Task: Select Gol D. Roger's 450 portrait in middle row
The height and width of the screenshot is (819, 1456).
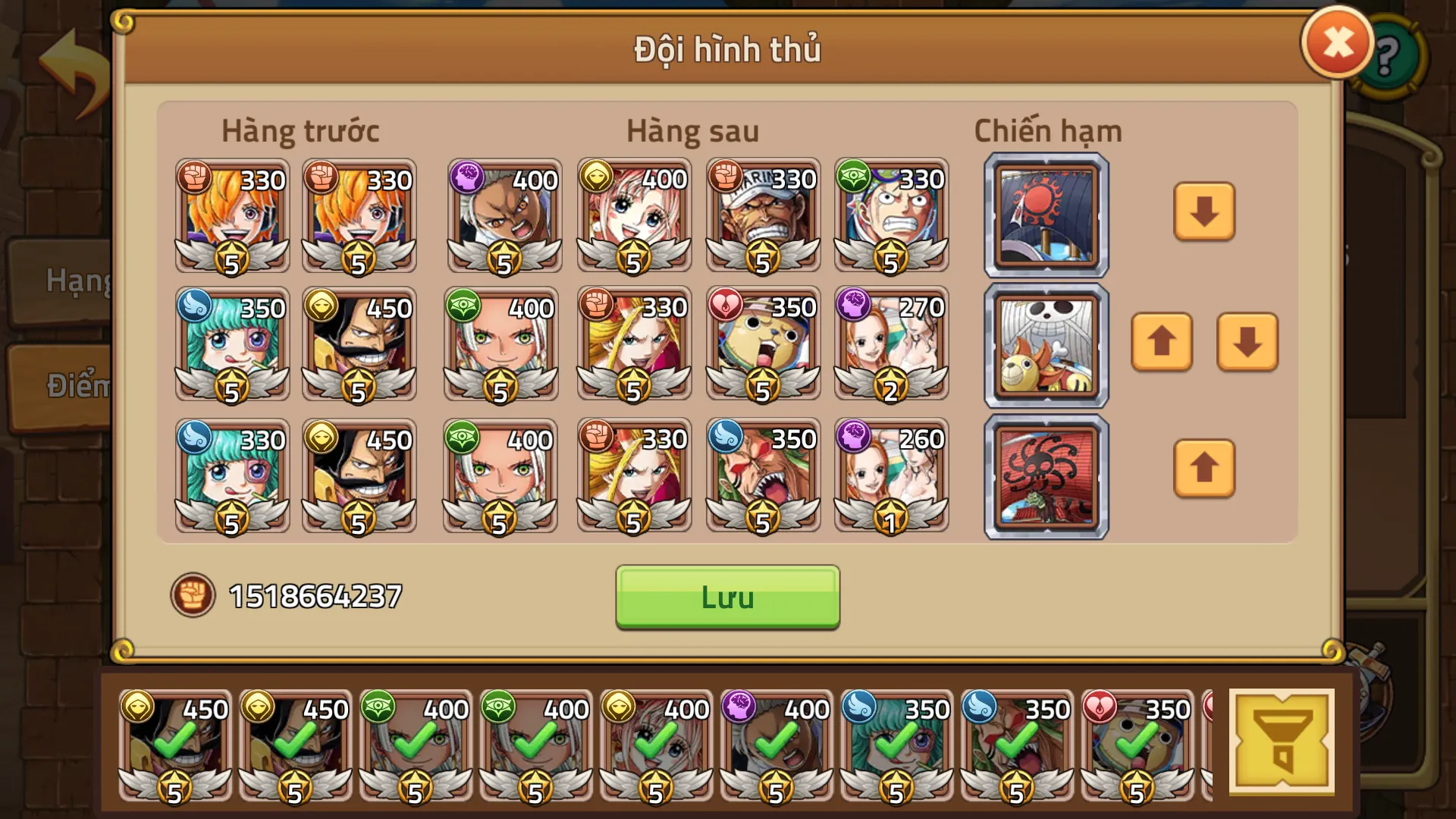Action: (359, 345)
